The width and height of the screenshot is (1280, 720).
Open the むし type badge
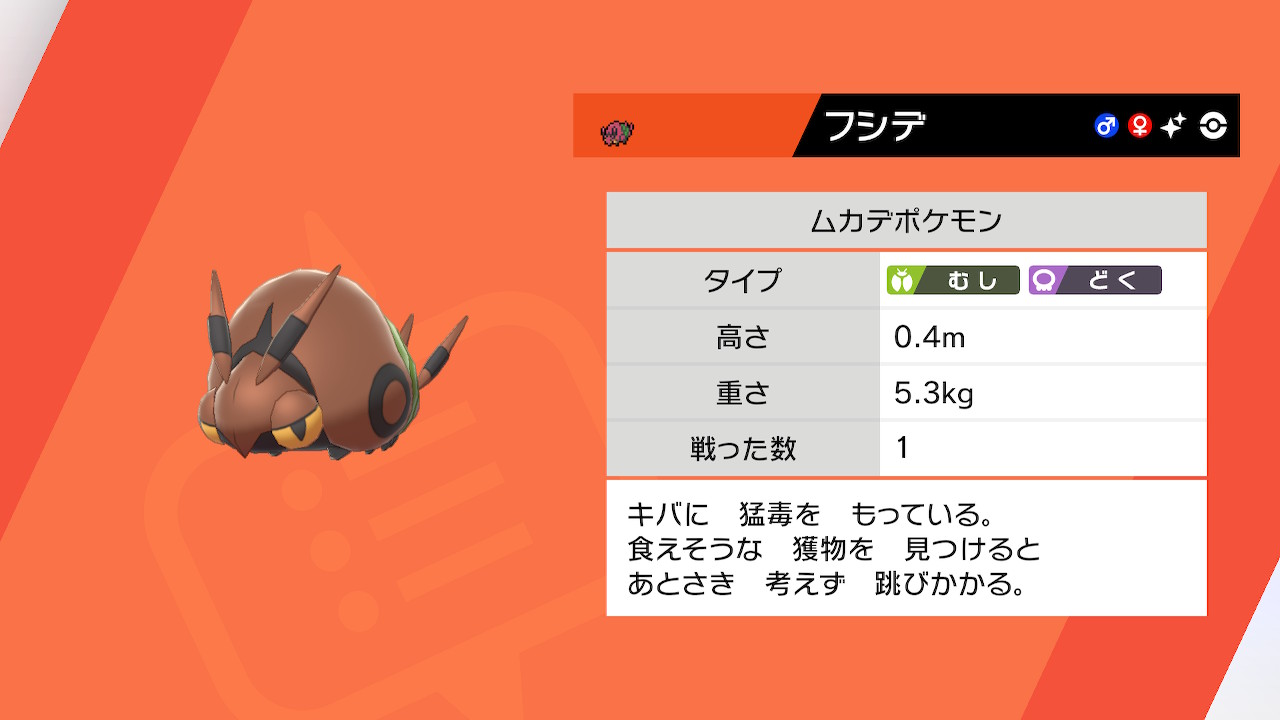(952, 281)
